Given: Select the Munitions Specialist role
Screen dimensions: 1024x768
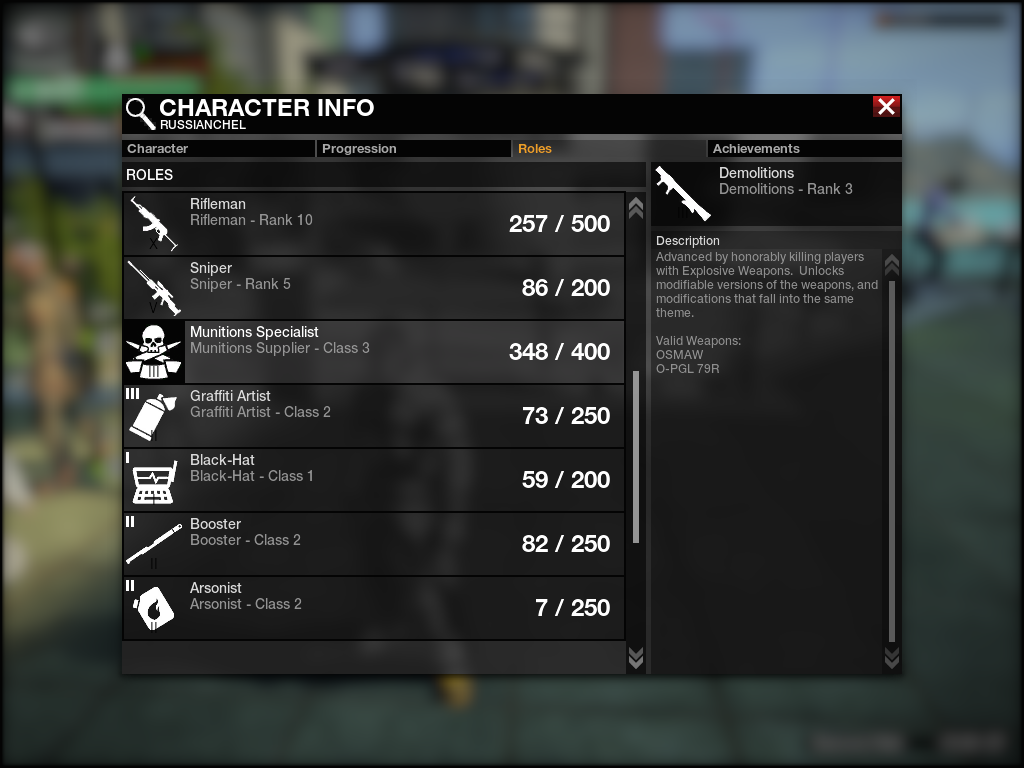Looking at the screenshot, I should (374, 352).
